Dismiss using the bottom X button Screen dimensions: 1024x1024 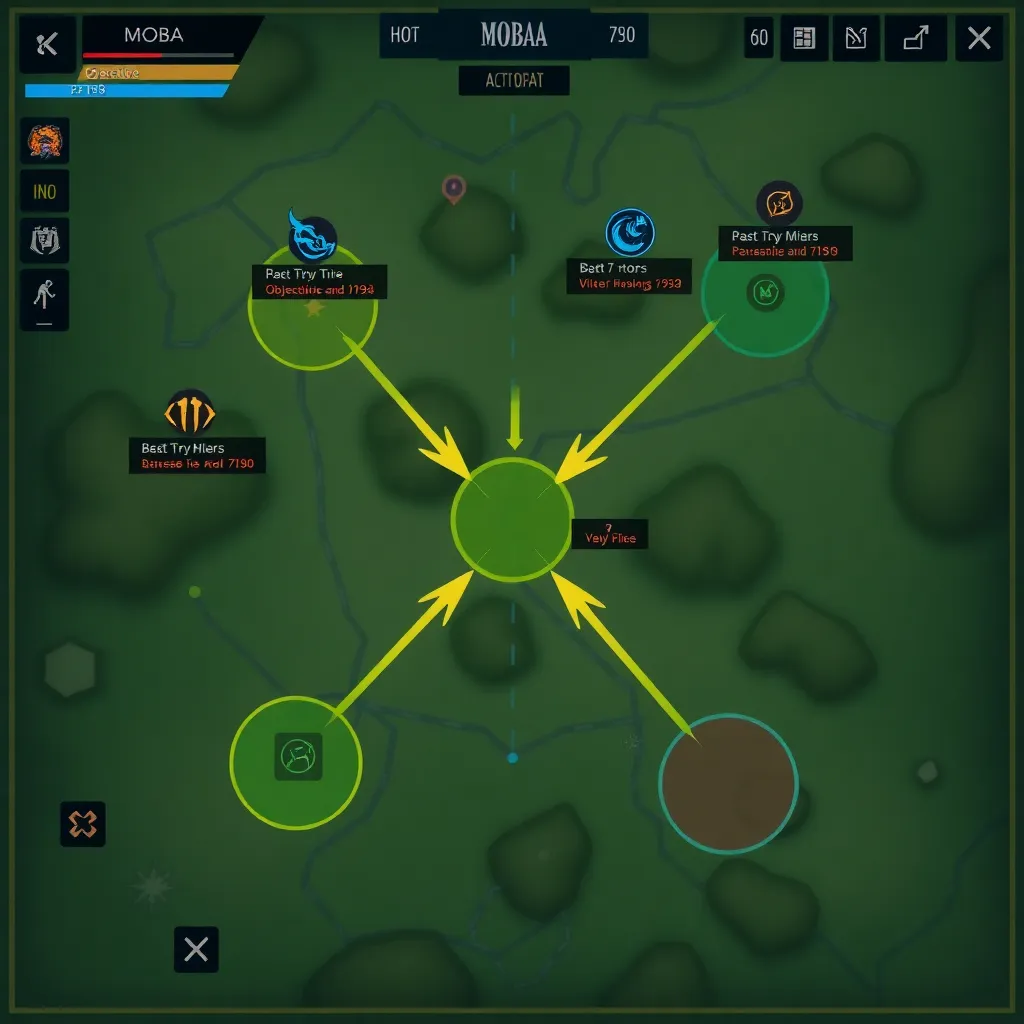pos(196,949)
